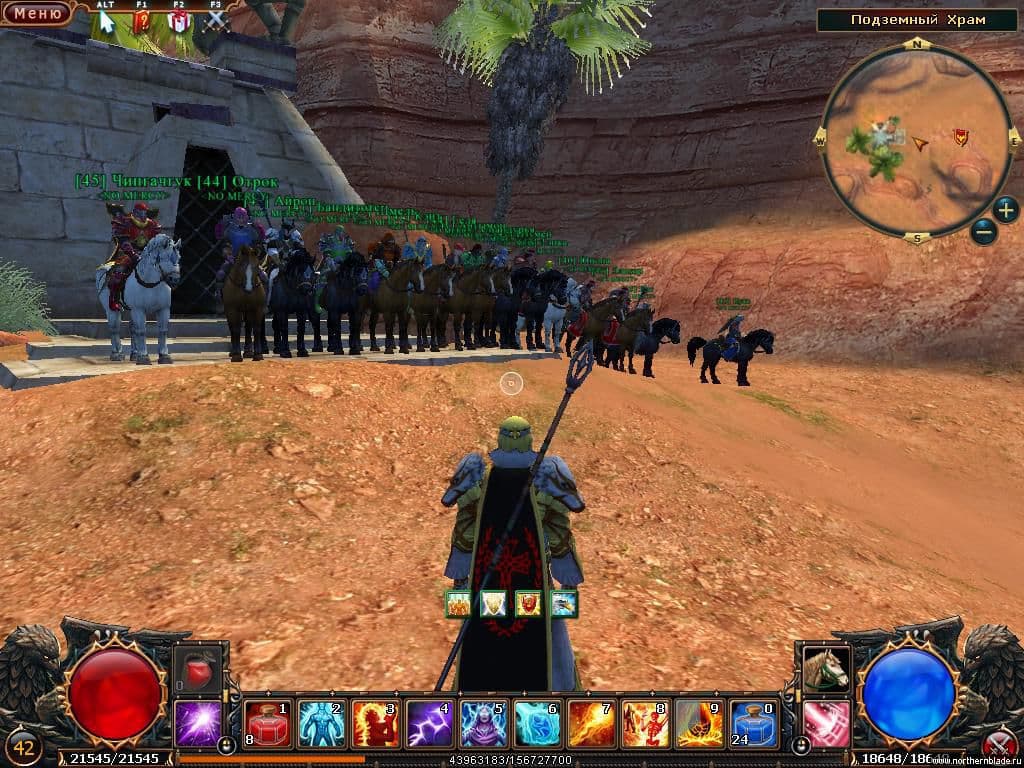Image resolution: width=1024 pixels, height=768 pixels.
Task: Activate the burning skeleton skill in slot 8
Action: [646, 723]
